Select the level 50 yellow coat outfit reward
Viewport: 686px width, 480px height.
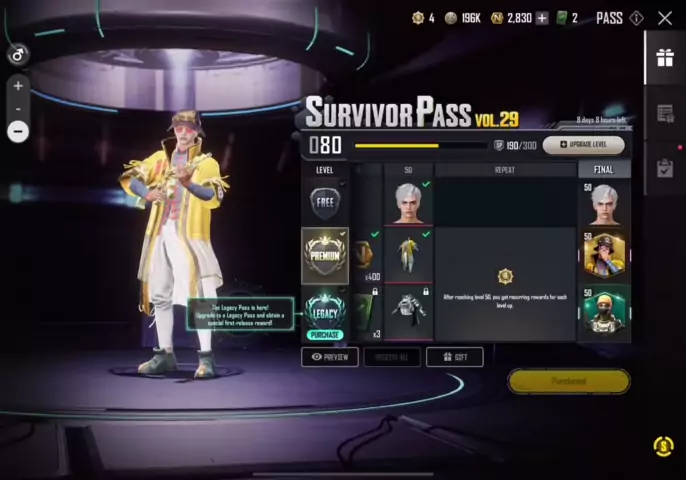coord(409,255)
